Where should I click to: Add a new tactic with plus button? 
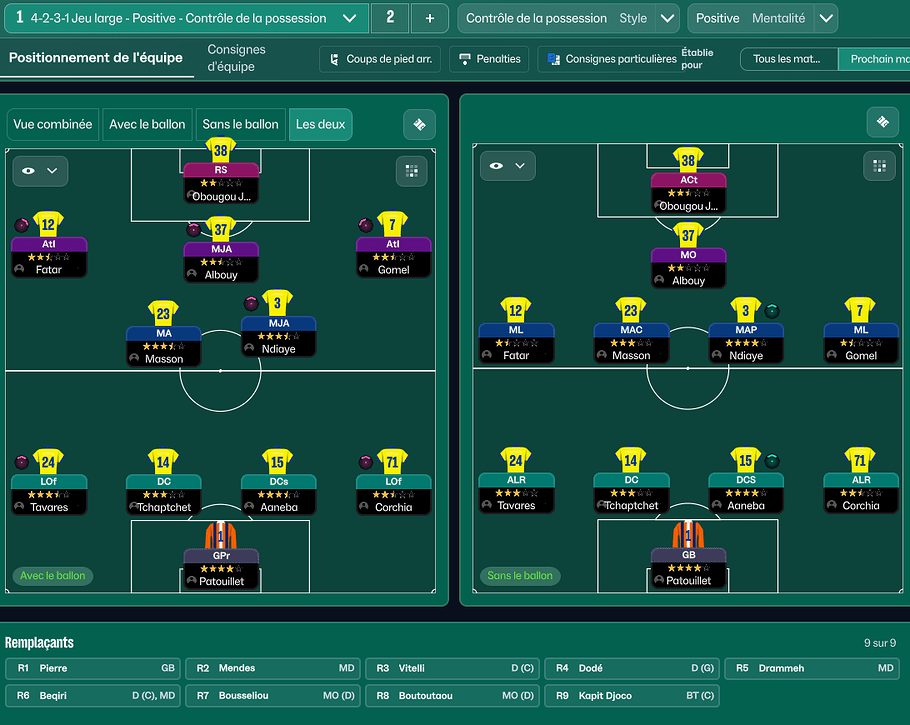tap(429, 18)
